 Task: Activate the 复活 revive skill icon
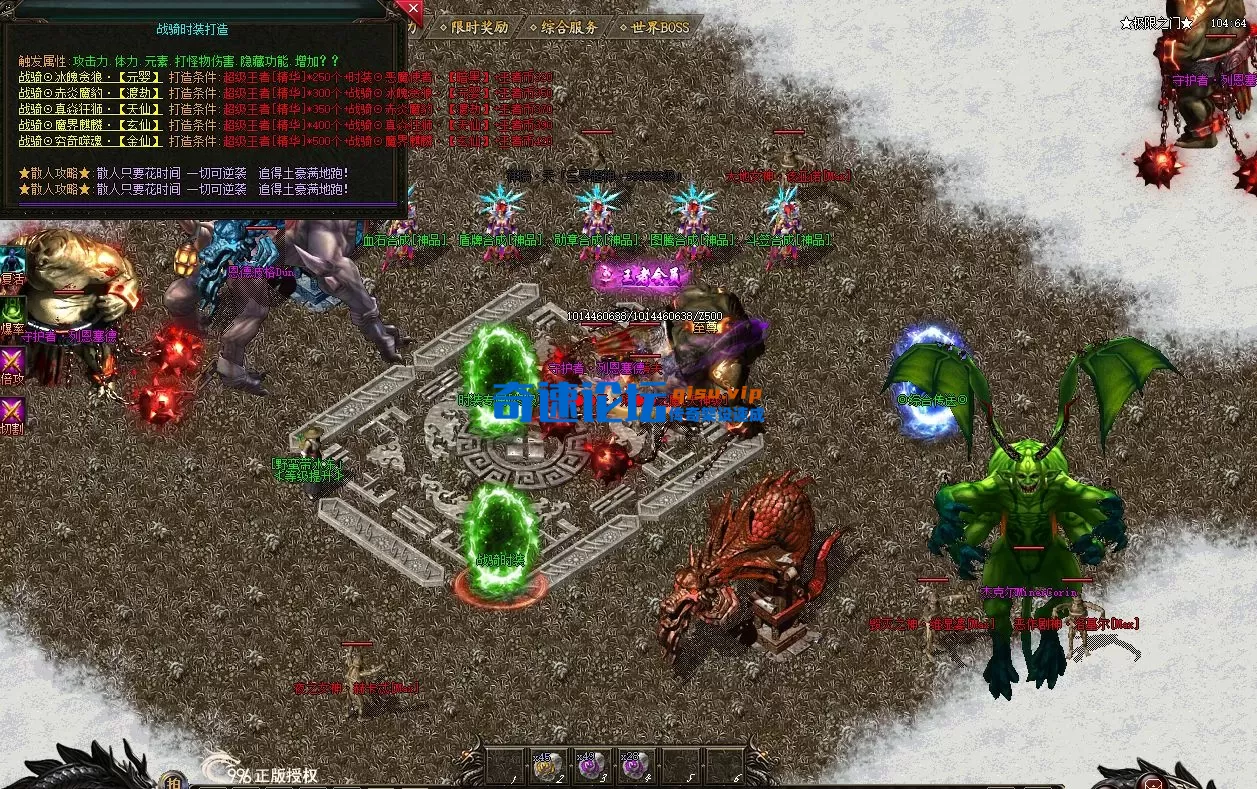(x=12, y=264)
